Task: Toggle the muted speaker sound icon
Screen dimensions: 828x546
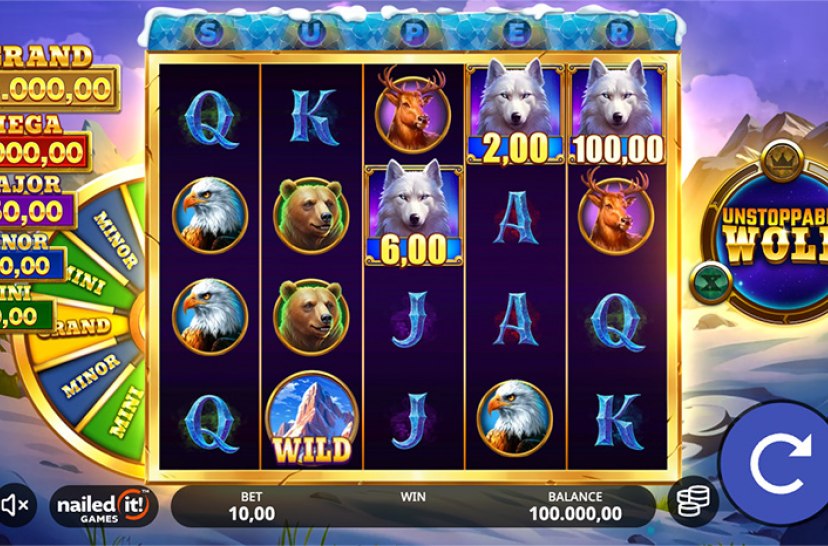Action: 17,507
